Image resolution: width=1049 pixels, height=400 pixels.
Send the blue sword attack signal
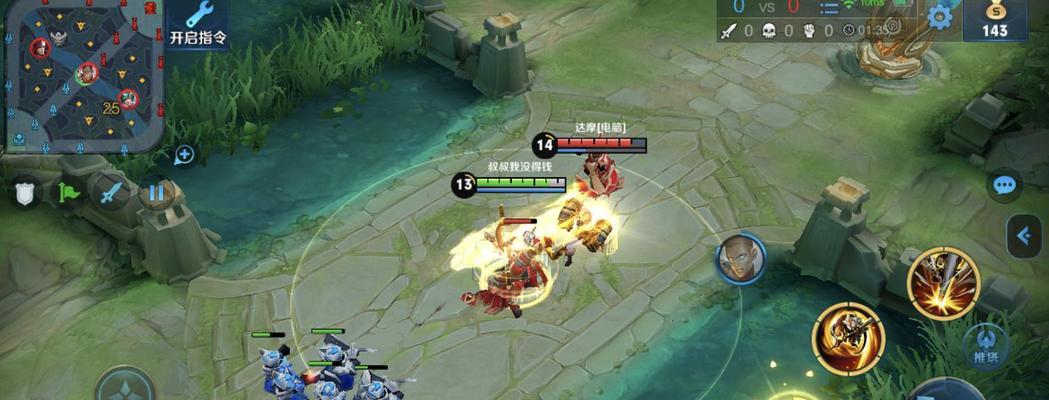112,192
